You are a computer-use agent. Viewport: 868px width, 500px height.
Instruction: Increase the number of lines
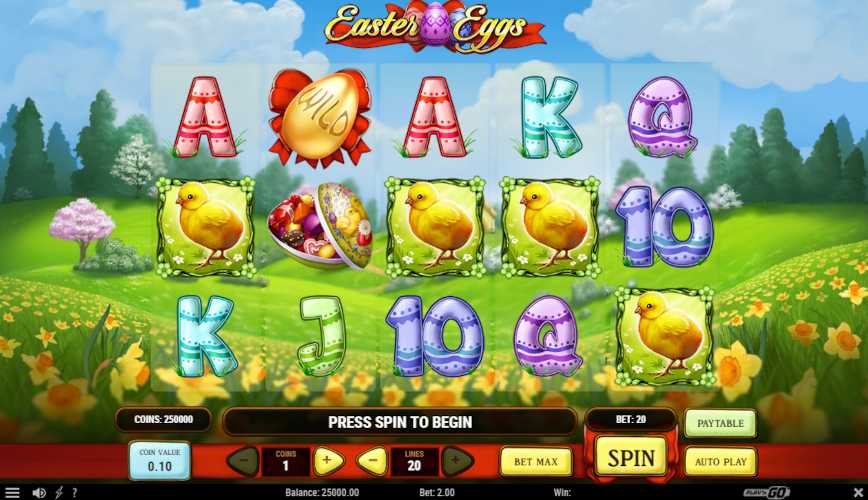click(456, 461)
